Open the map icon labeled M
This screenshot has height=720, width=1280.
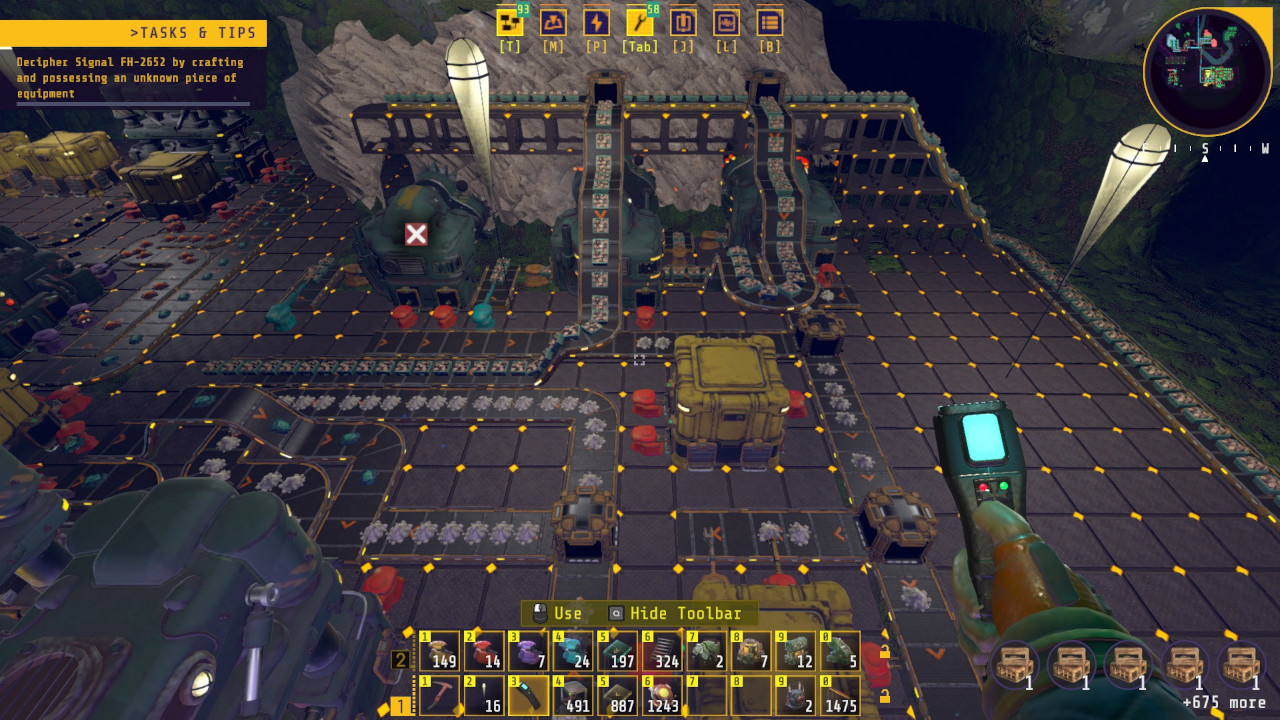click(553, 23)
